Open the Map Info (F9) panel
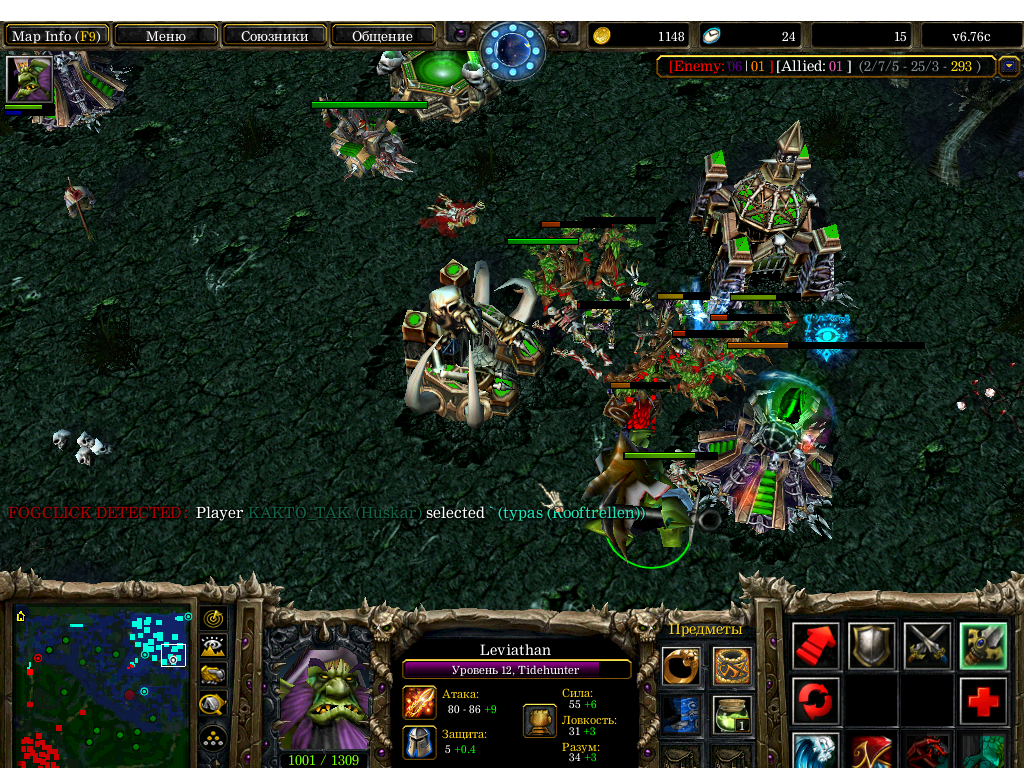This screenshot has height=768, width=1024. (56, 36)
